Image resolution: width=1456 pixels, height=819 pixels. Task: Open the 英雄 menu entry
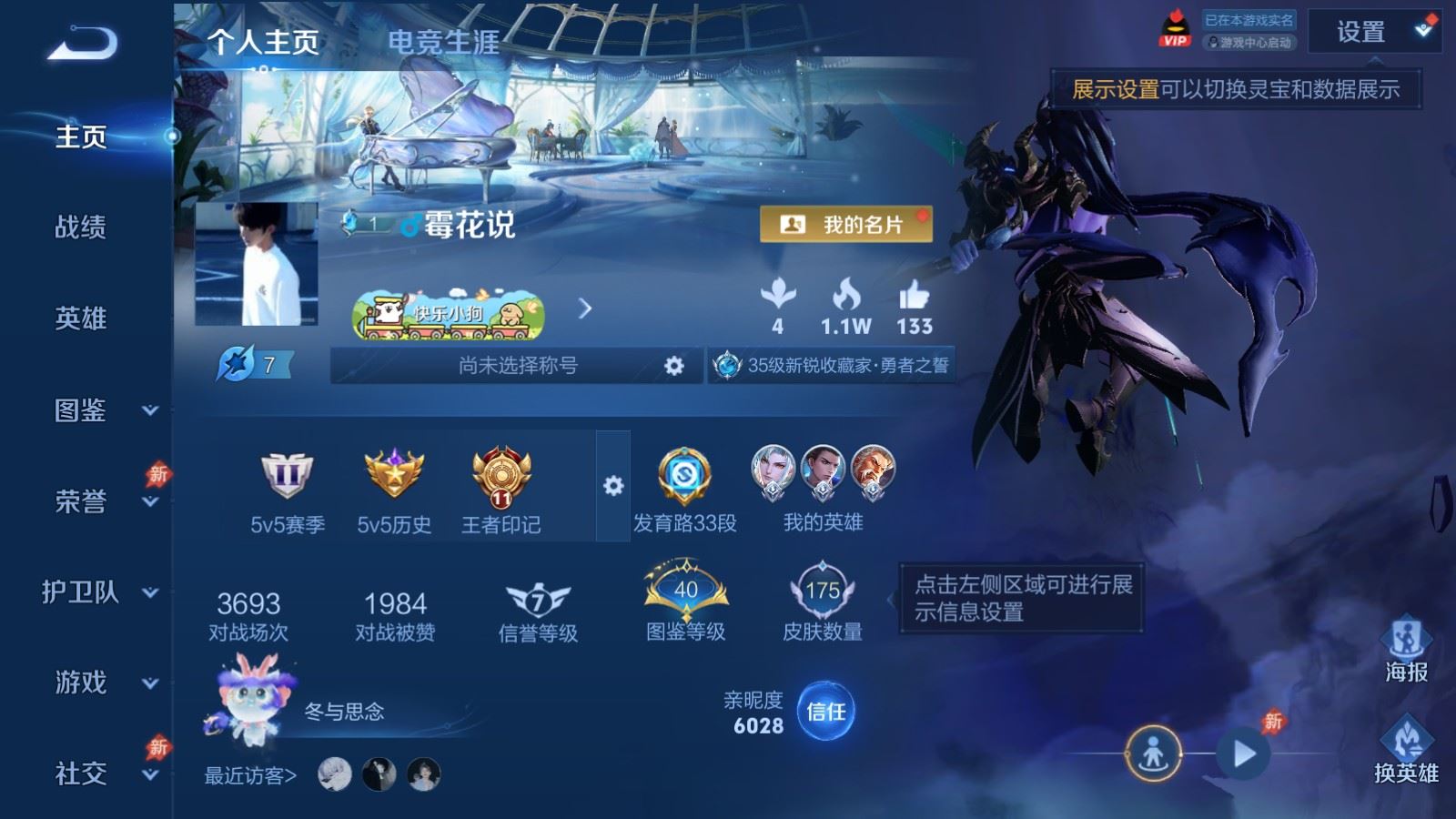click(x=81, y=318)
